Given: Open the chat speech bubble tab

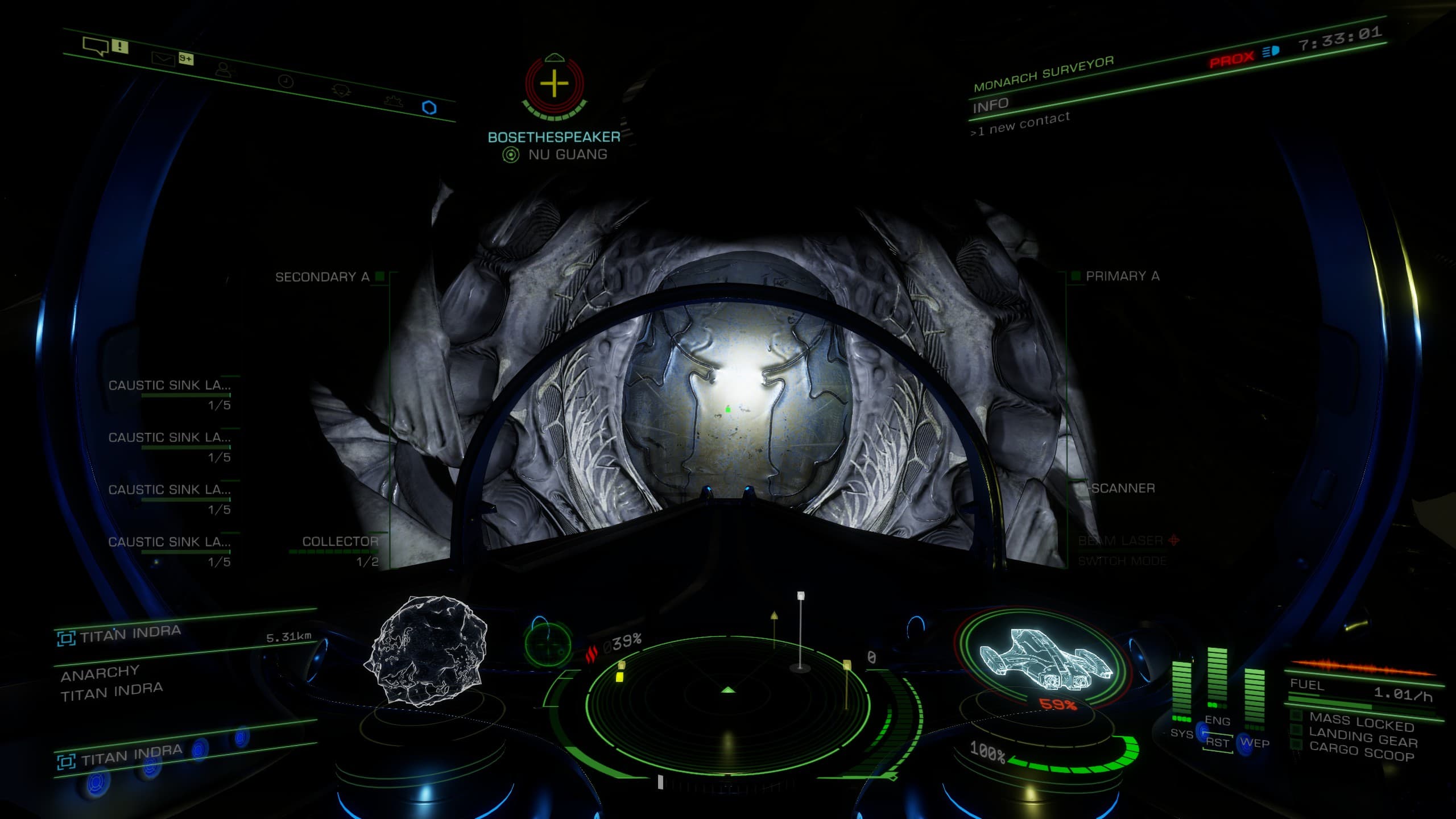Looking at the screenshot, I should (x=96, y=45).
